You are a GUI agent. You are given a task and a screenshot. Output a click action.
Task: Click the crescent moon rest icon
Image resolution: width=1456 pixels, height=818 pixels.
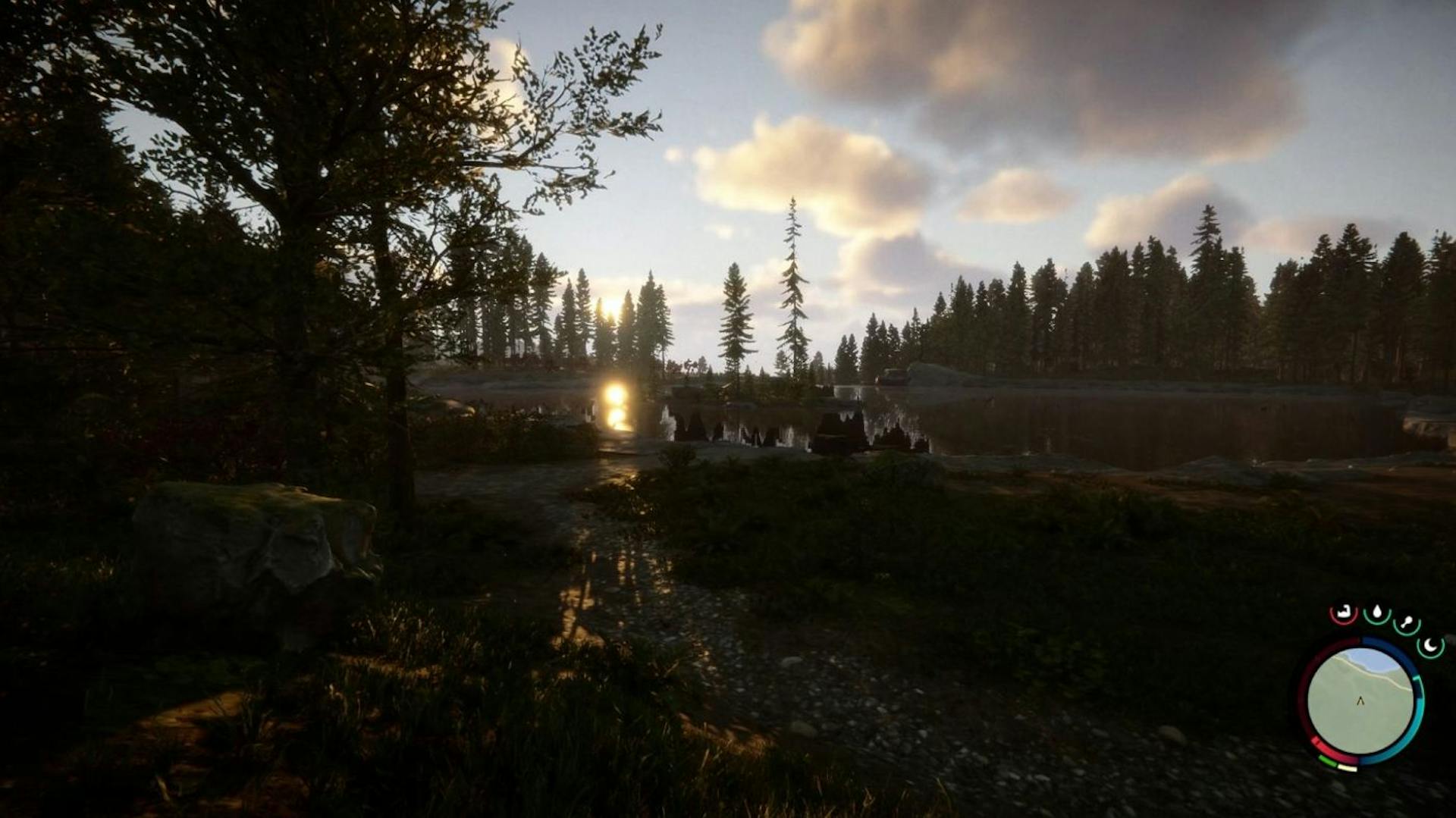pyautogui.click(x=1430, y=646)
